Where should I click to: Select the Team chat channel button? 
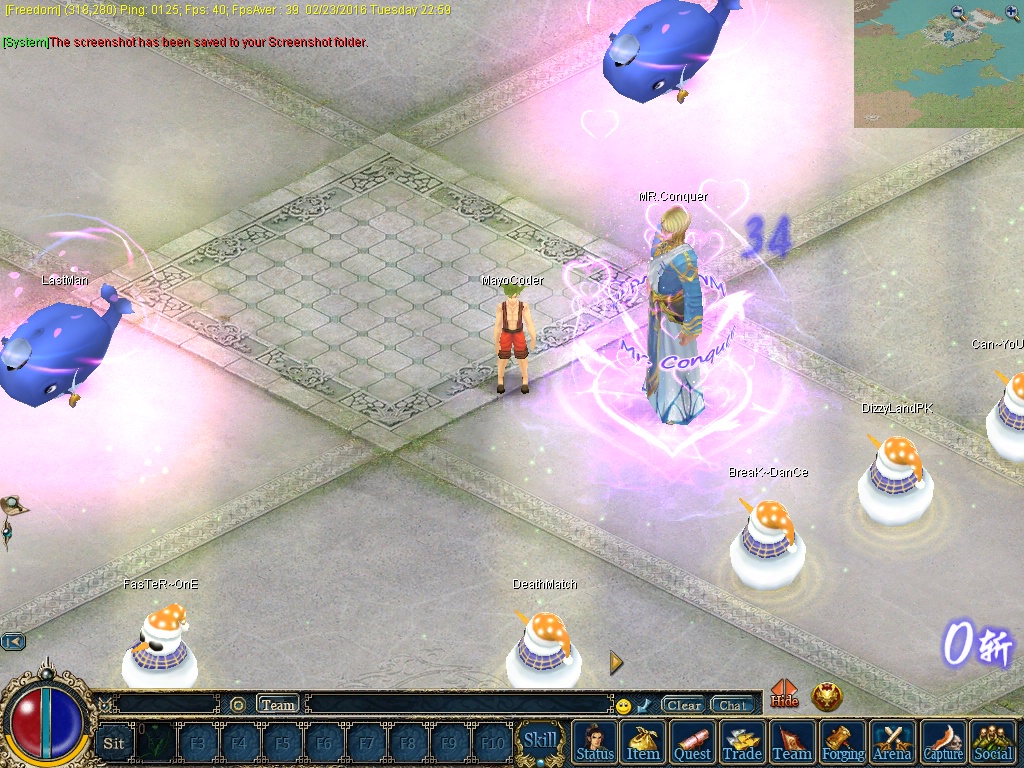[x=278, y=705]
